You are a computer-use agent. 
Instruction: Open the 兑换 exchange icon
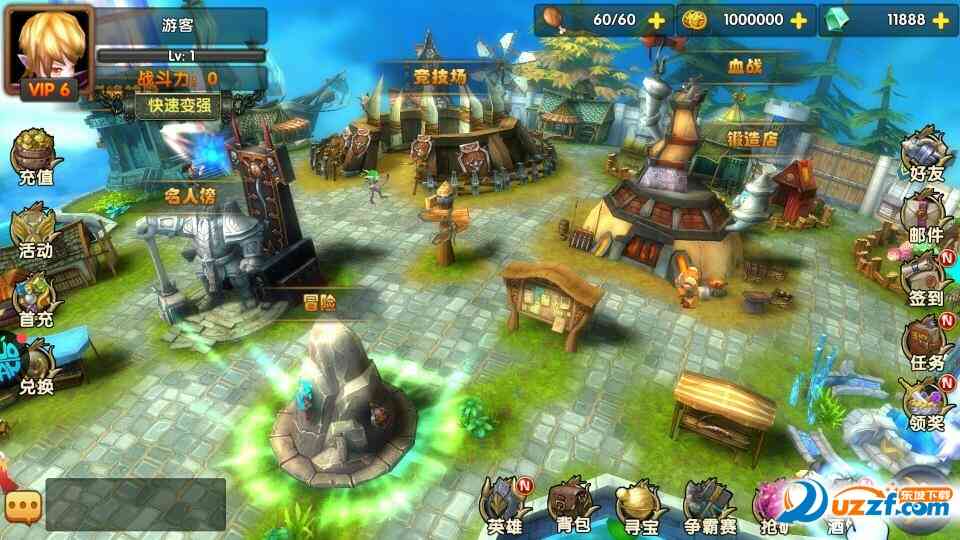tap(34, 367)
